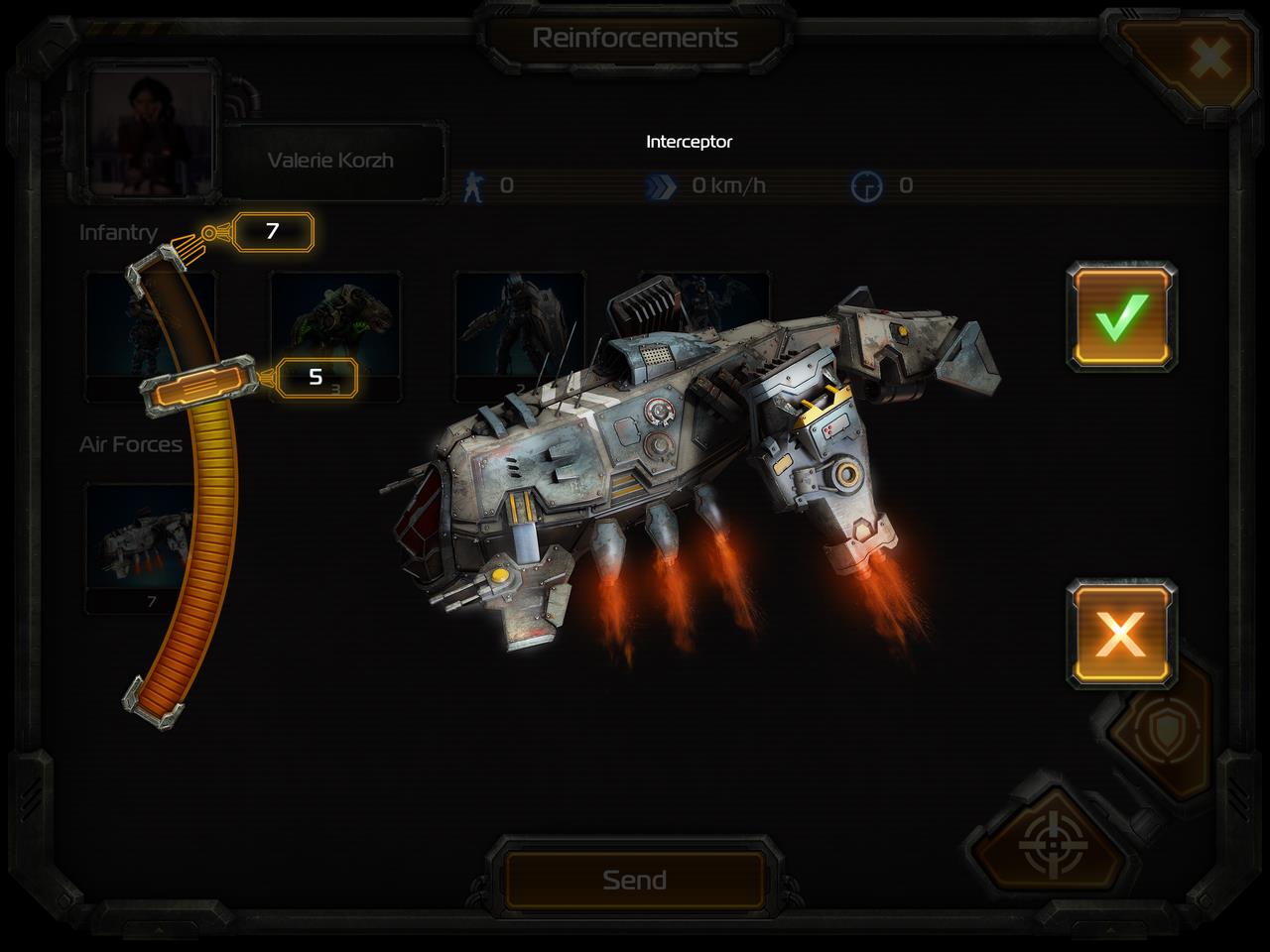This screenshot has height=952, width=1270.
Task: Click the speed chevron km/h icon
Action: coord(660,182)
